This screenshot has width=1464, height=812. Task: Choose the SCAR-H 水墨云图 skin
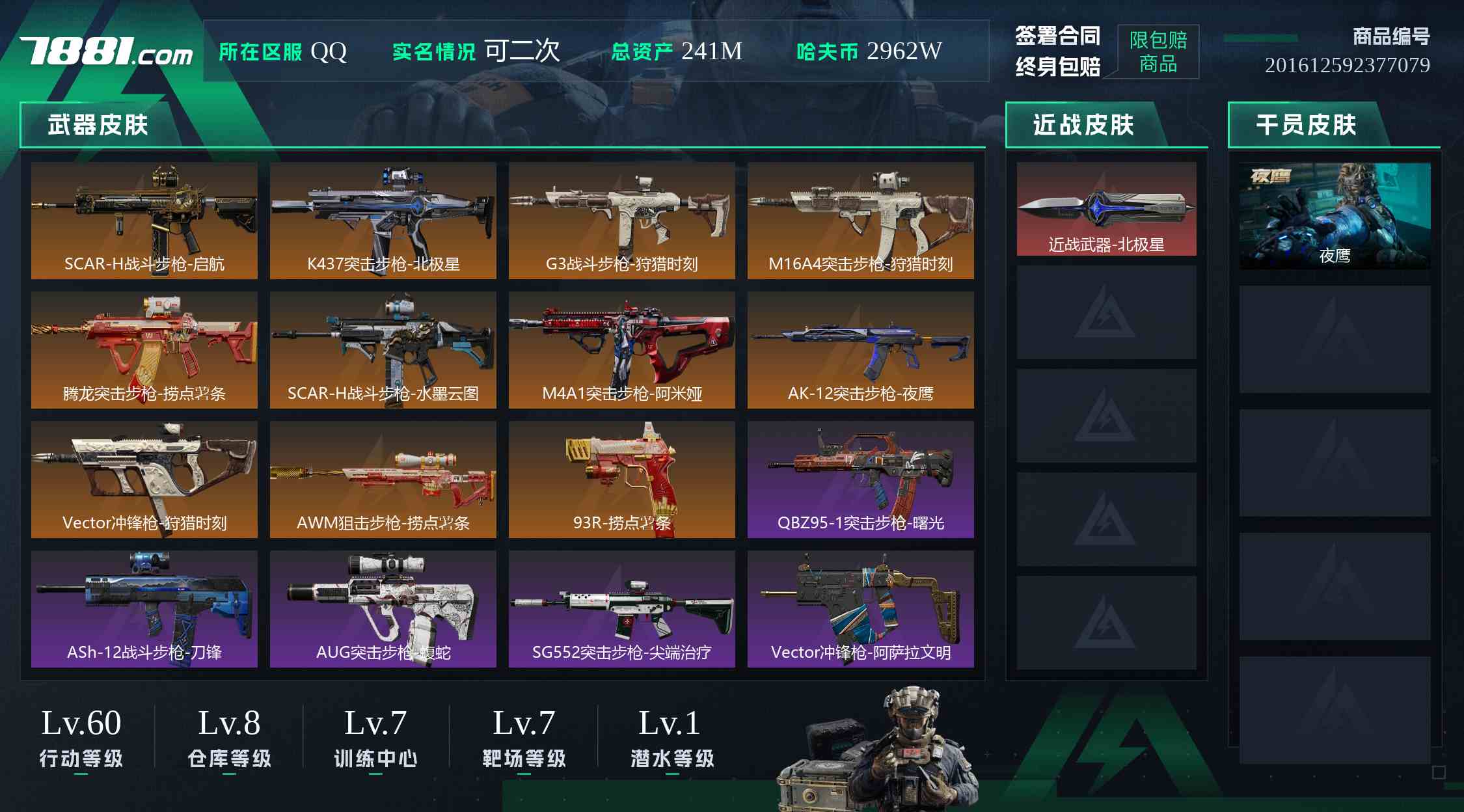tap(383, 350)
